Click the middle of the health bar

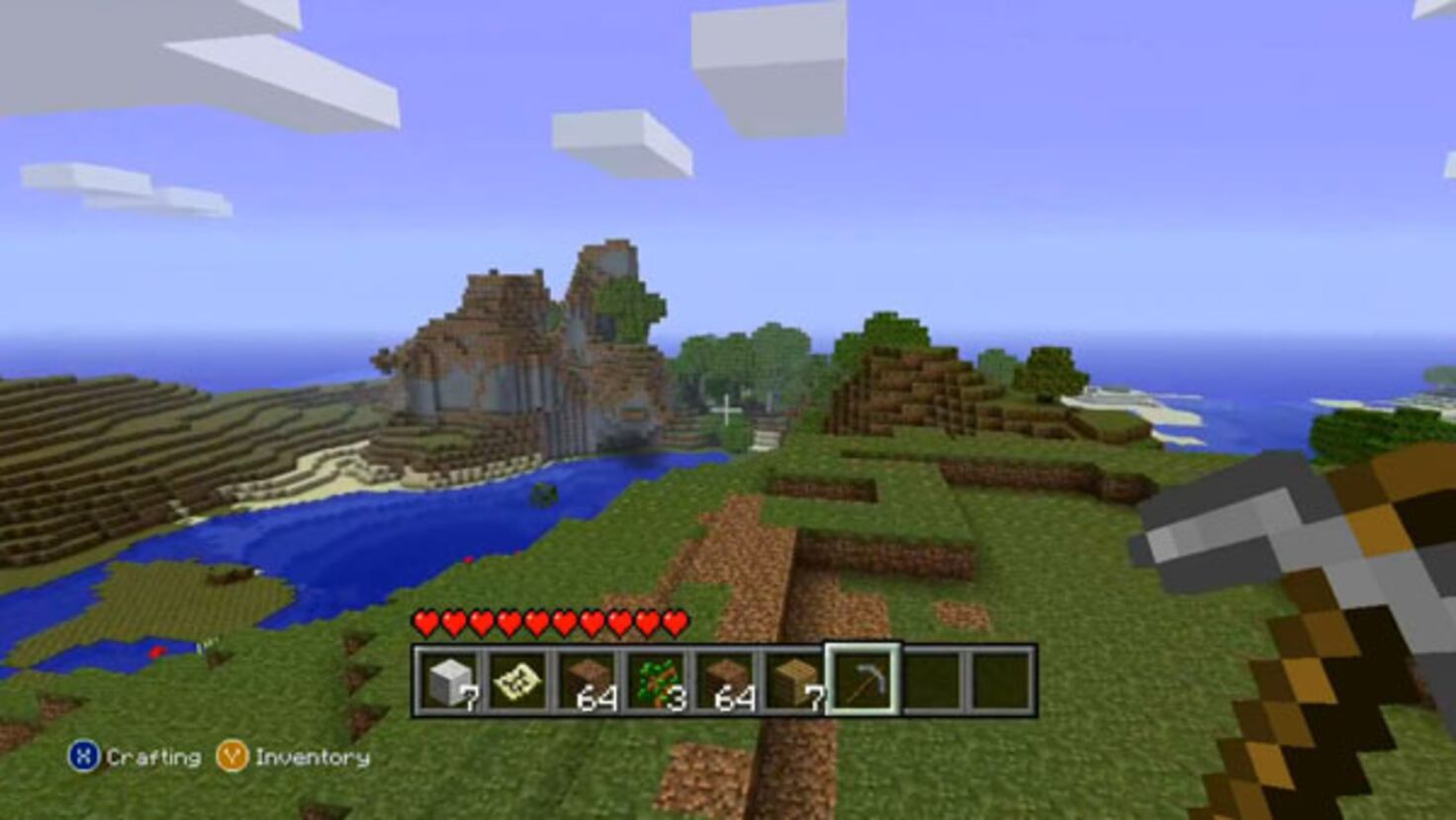[x=551, y=623]
